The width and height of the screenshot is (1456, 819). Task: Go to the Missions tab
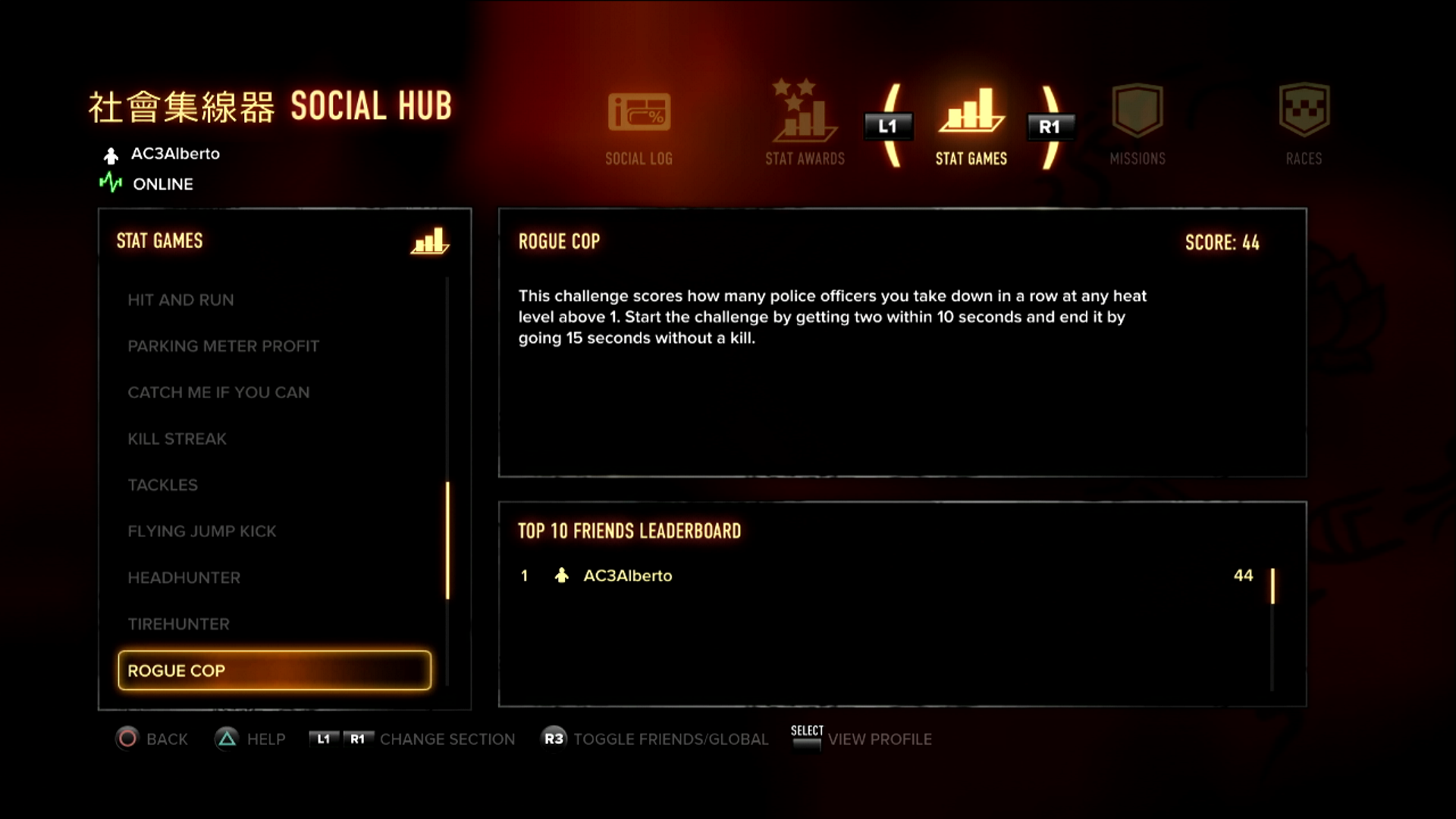1137,126
